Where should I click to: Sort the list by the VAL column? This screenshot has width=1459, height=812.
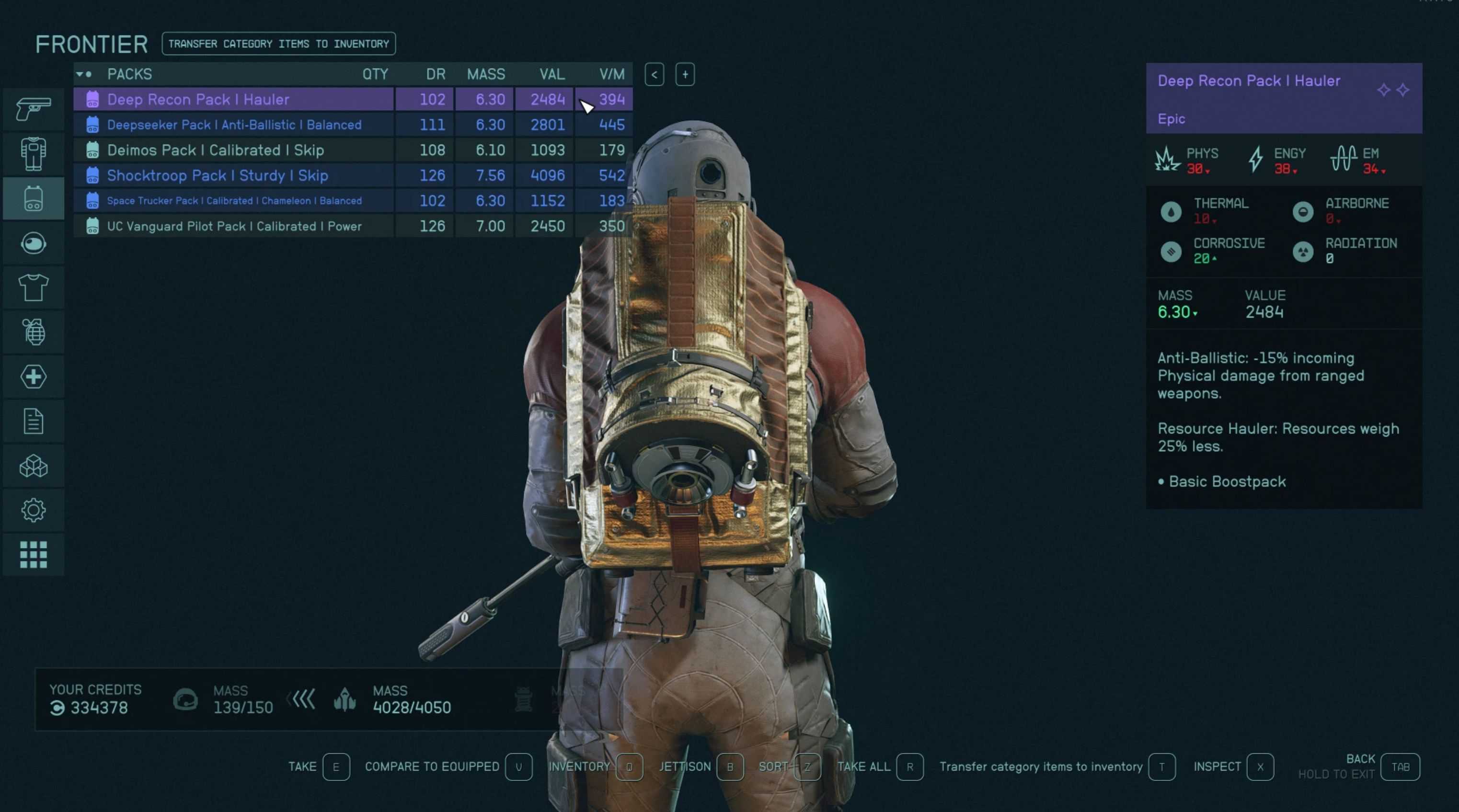click(551, 74)
